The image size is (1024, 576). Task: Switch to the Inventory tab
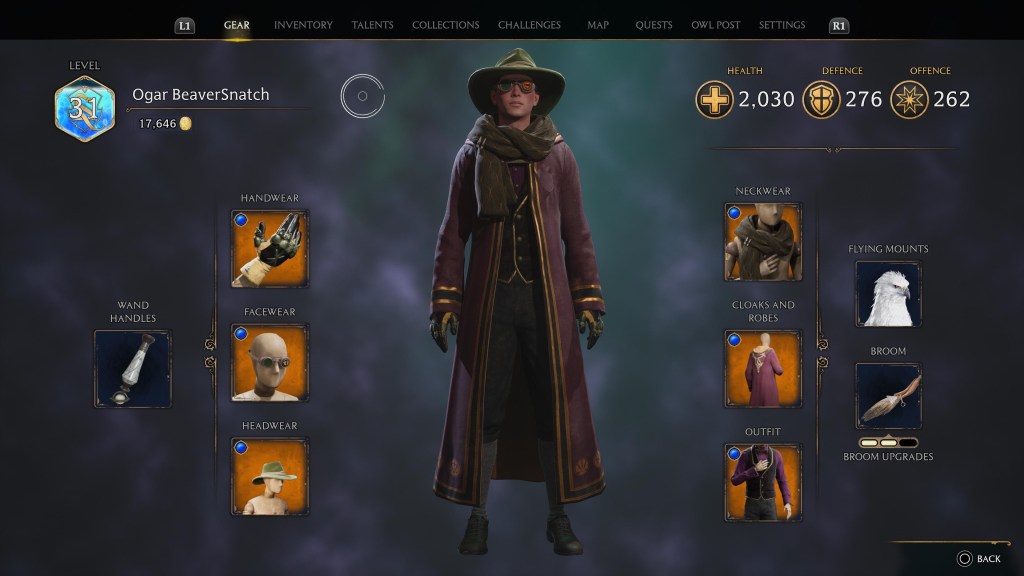point(303,25)
